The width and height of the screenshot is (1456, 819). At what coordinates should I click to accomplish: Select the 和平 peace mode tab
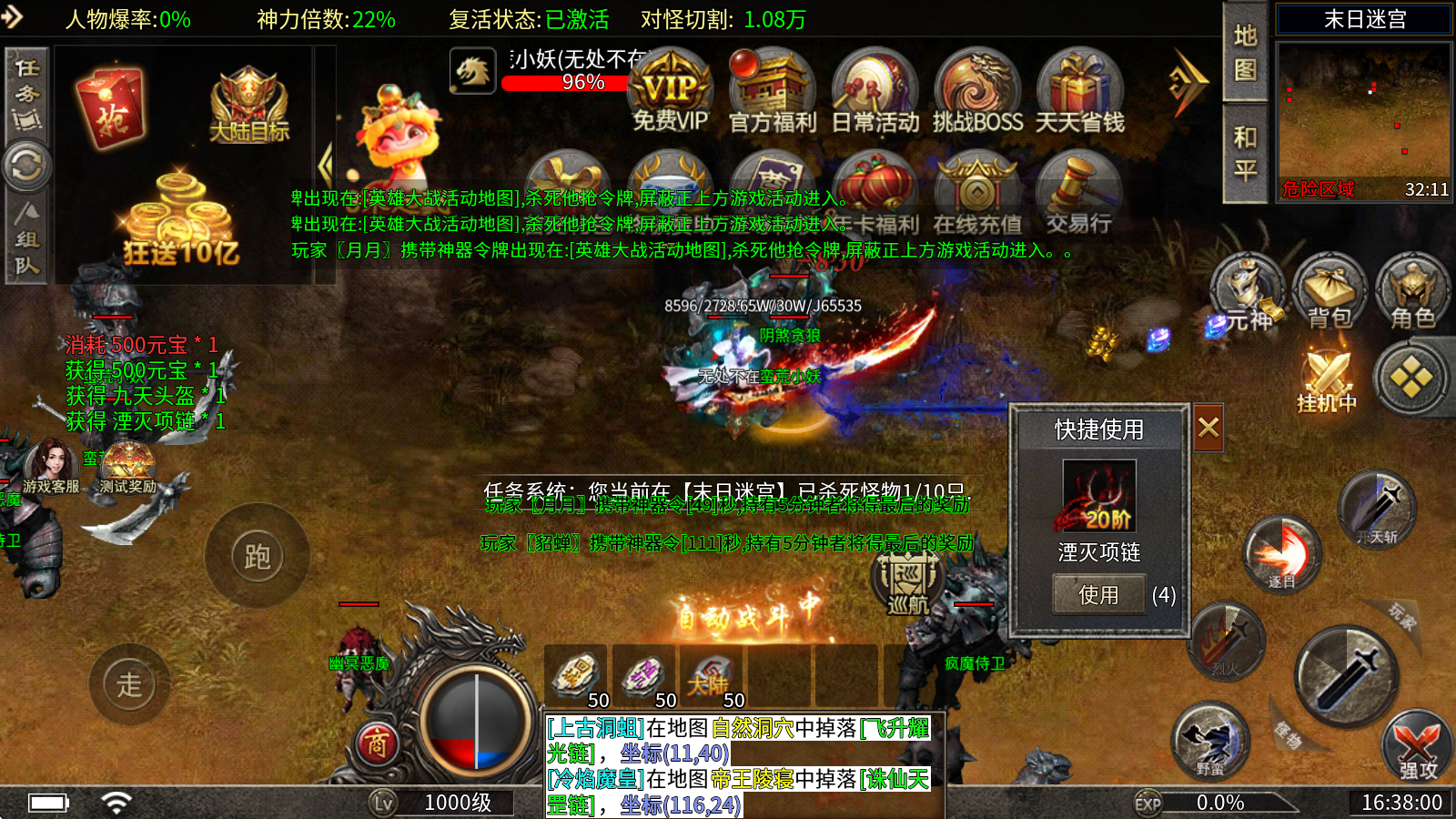point(1247,146)
